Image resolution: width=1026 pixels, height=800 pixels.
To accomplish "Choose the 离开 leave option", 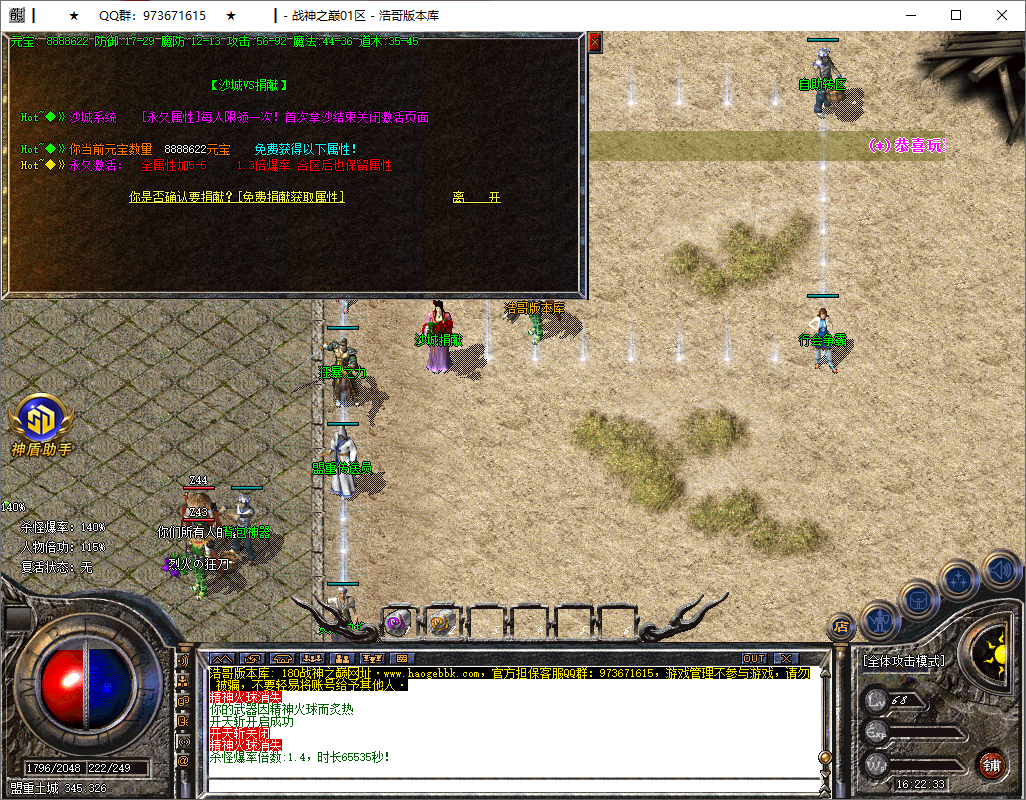I will point(475,198).
